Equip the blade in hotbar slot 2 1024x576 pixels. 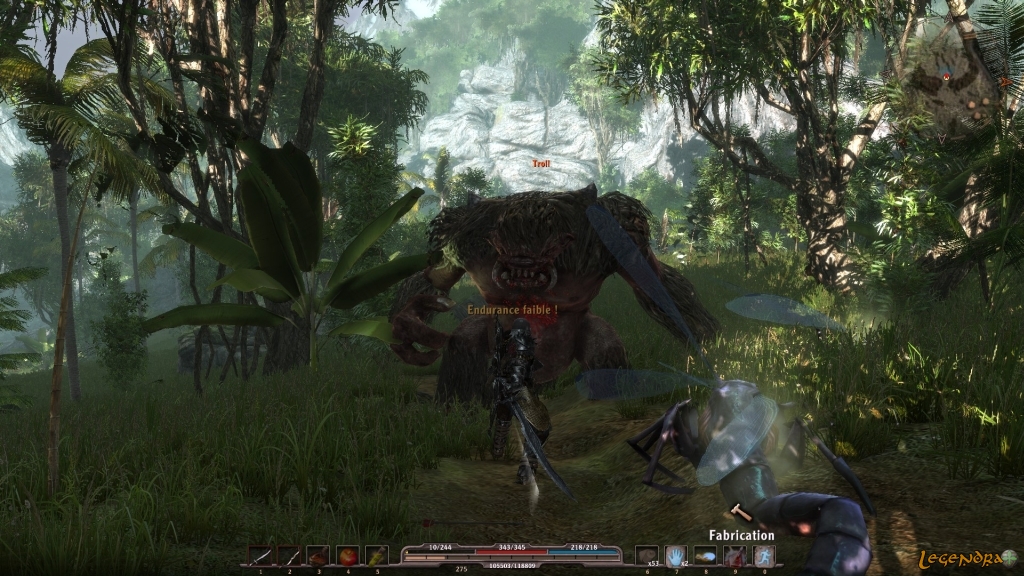[289, 555]
